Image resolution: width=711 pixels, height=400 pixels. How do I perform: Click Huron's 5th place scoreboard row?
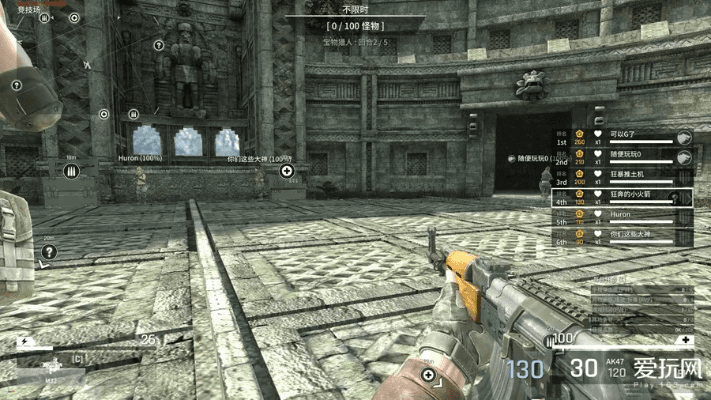point(620,217)
